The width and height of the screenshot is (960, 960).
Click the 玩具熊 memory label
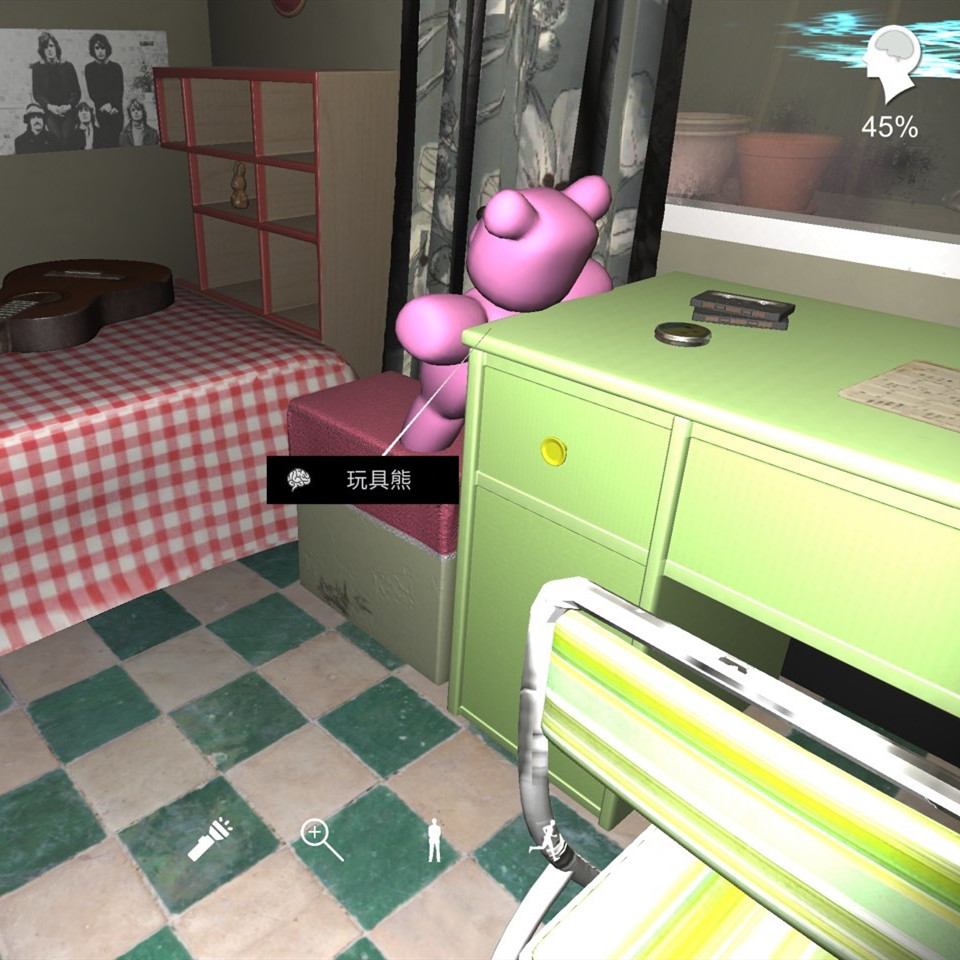coord(362,481)
